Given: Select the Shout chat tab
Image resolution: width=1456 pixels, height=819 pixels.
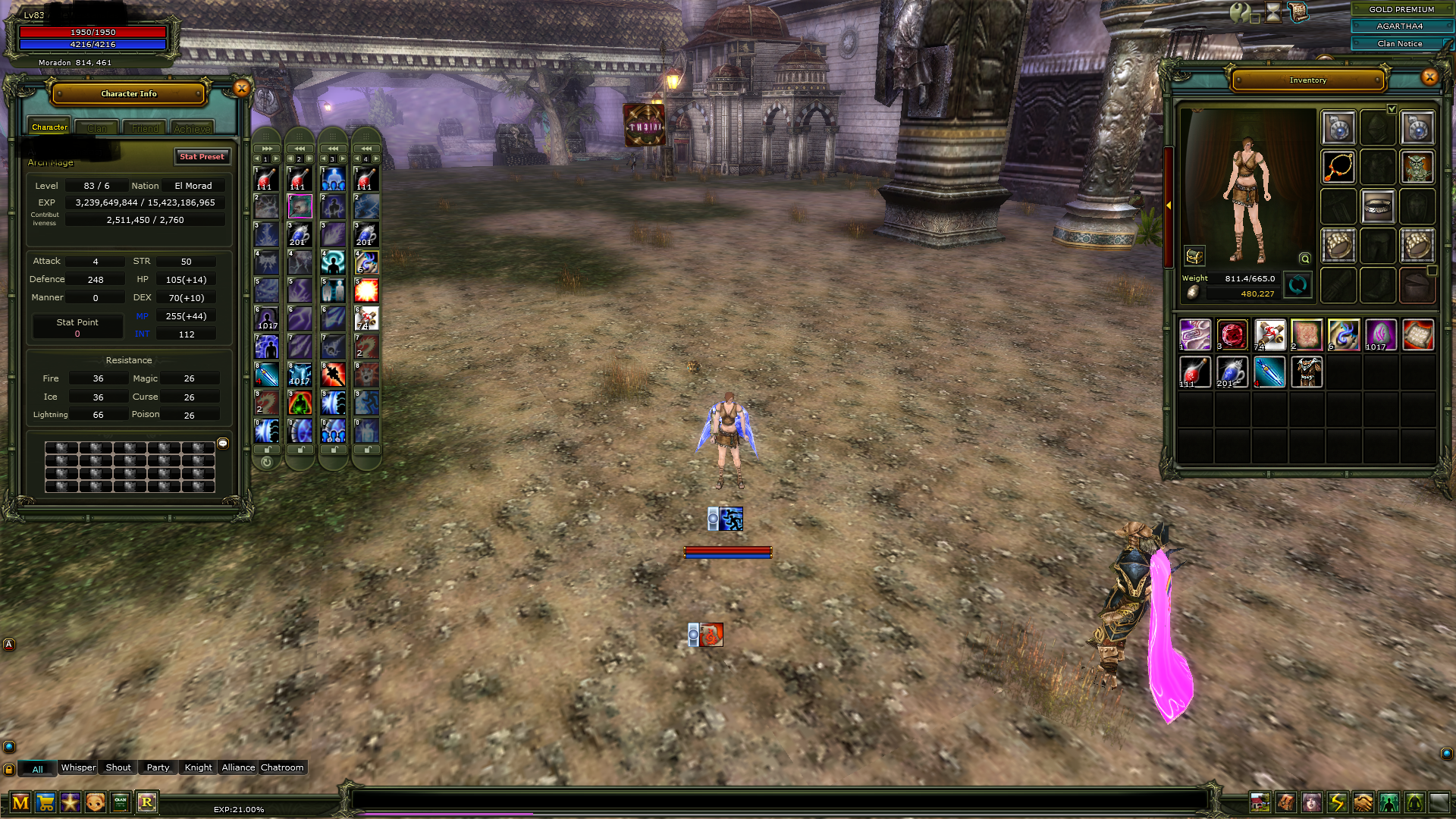Looking at the screenshot, I should [x=118, y=767].
